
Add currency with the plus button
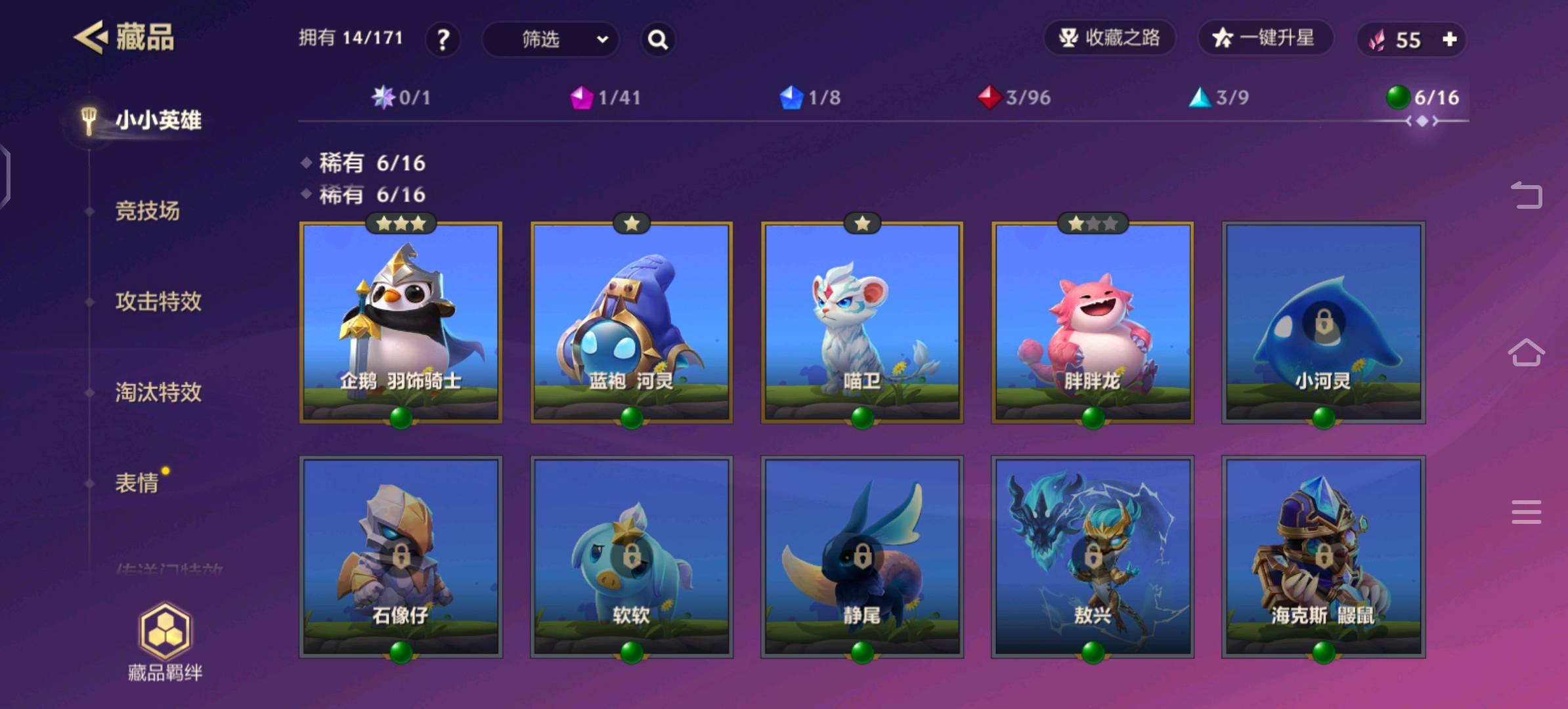pyautogui.click(x=1450, y=39)
